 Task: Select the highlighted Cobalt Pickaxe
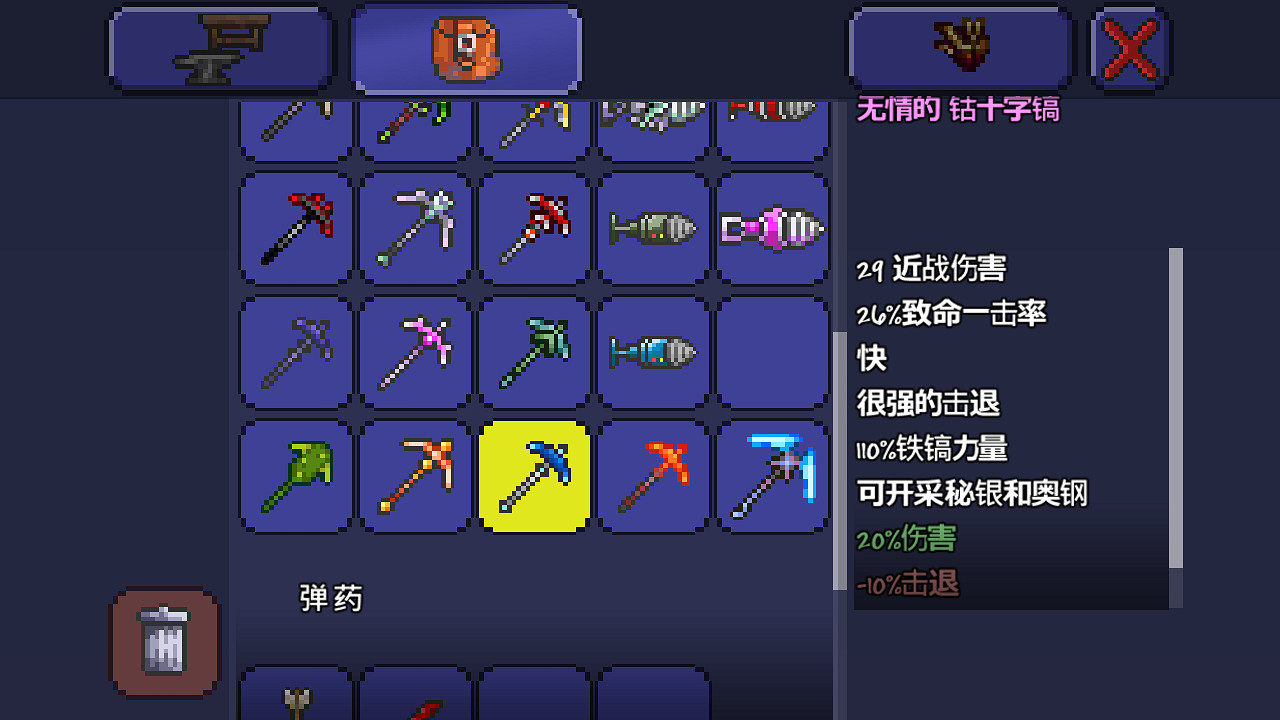click(533, 477)
